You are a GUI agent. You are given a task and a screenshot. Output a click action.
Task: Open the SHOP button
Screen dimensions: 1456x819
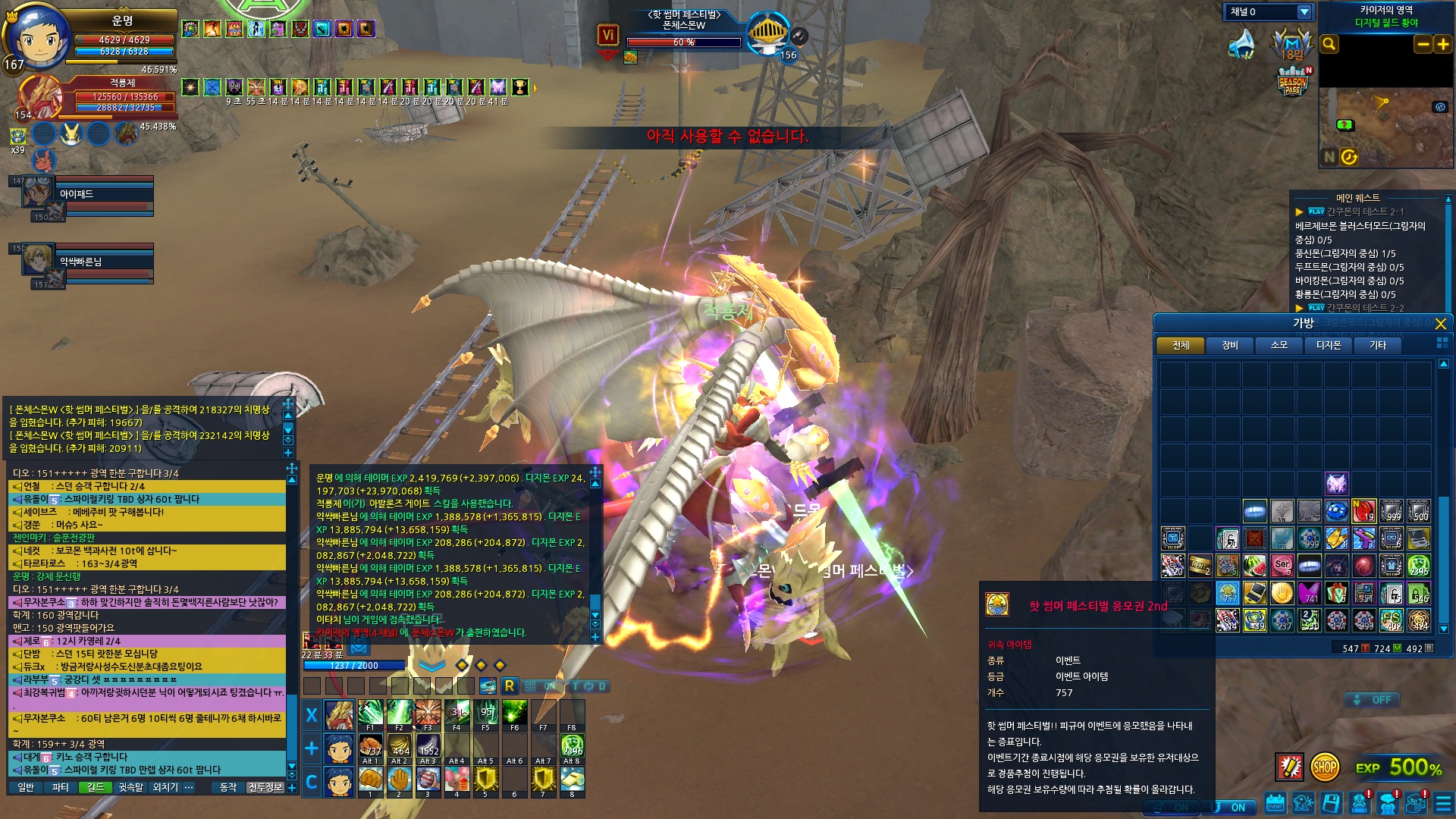point(1324,767)
